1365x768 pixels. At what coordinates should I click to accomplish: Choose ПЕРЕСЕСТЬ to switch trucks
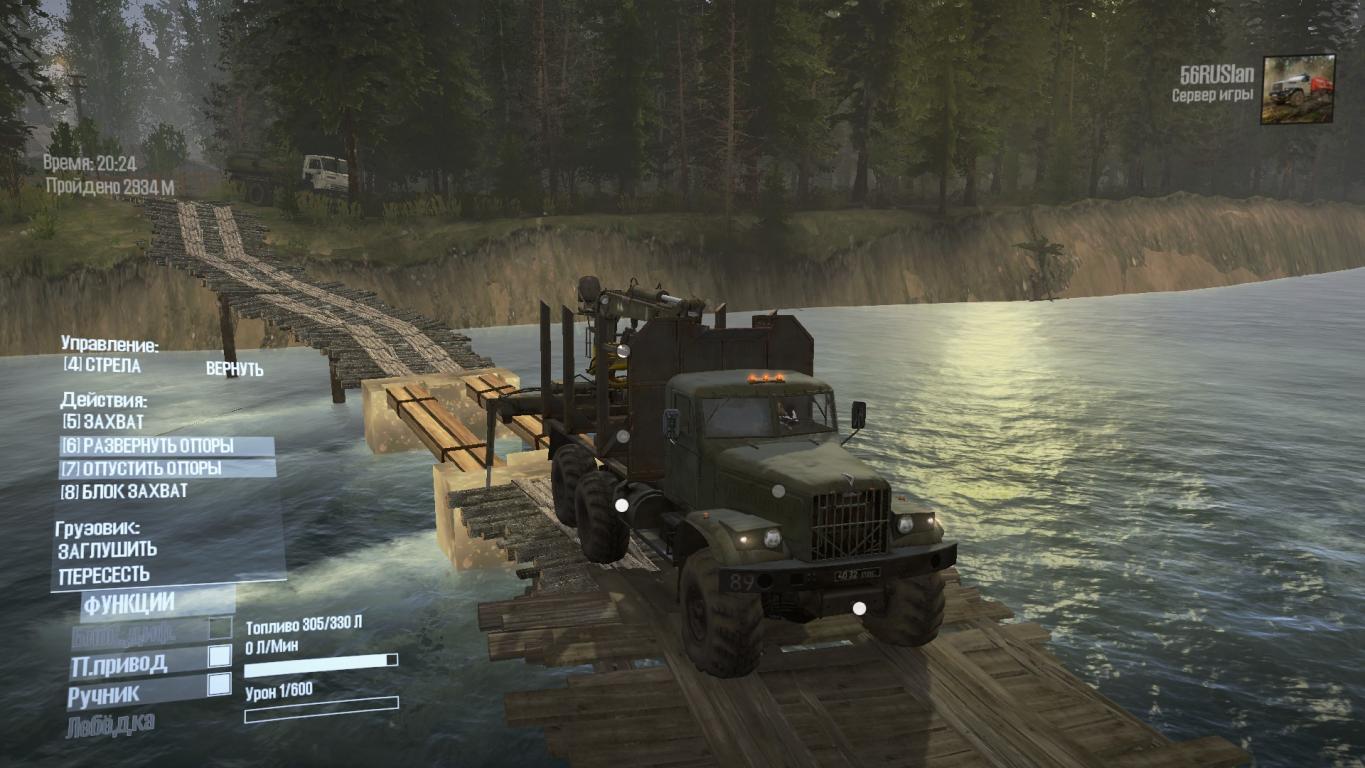coord(105,575)
